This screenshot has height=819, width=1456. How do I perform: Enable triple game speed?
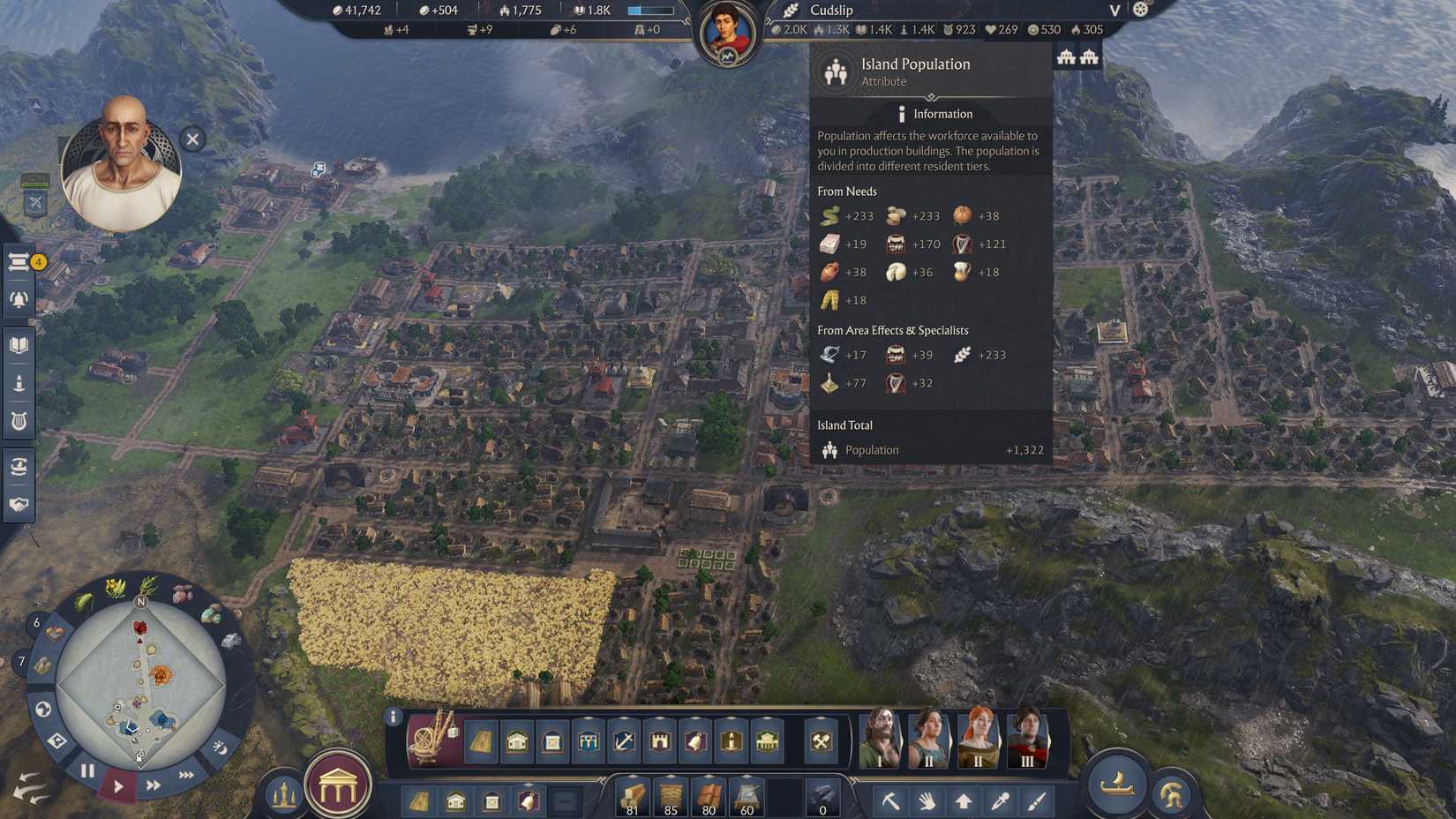coord(186,775)
